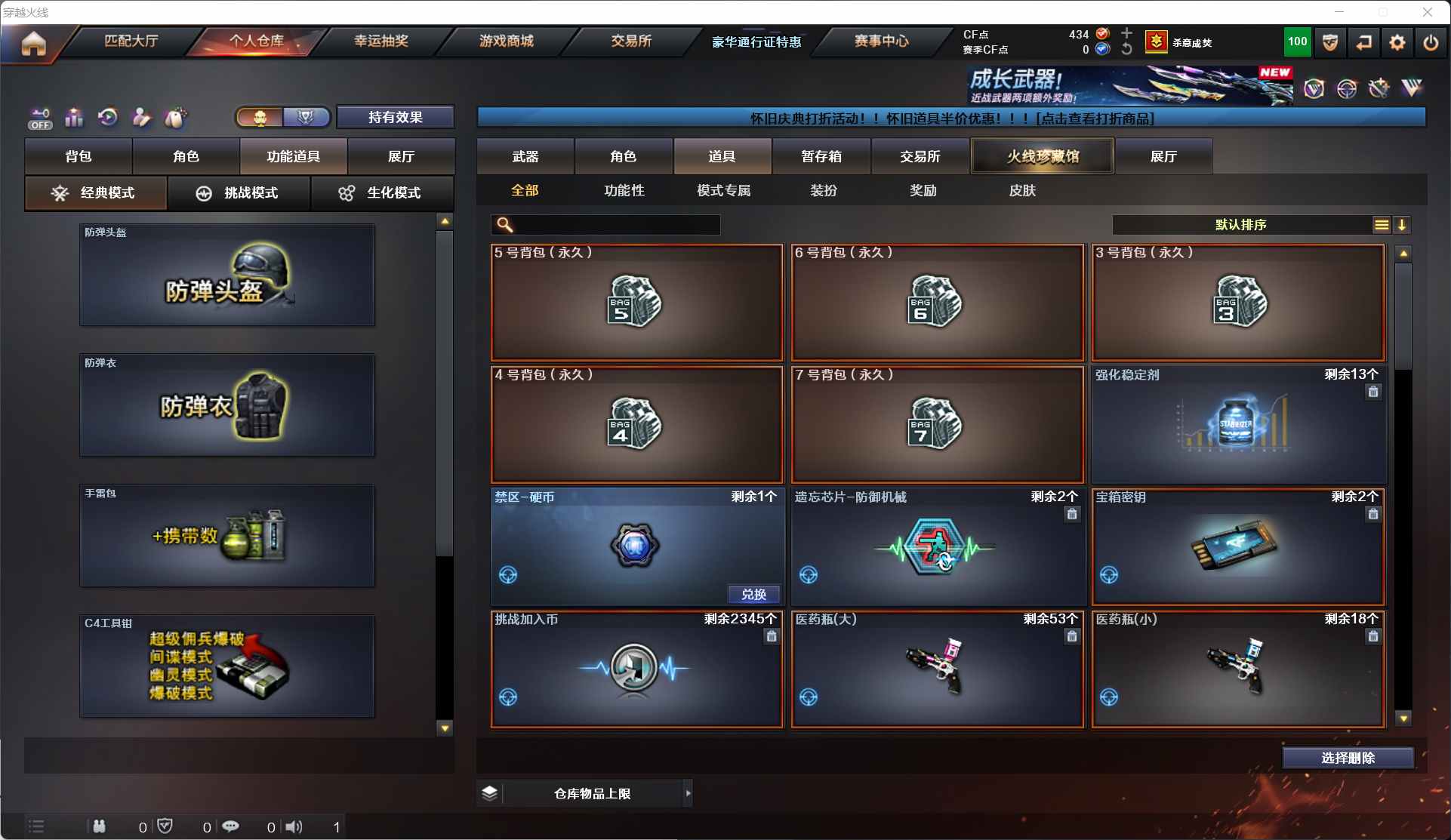Image resolution: width=1451 pixels, height=840 pixels.
Task: Click the 选择删除 button
Action: coord(1348,758)
